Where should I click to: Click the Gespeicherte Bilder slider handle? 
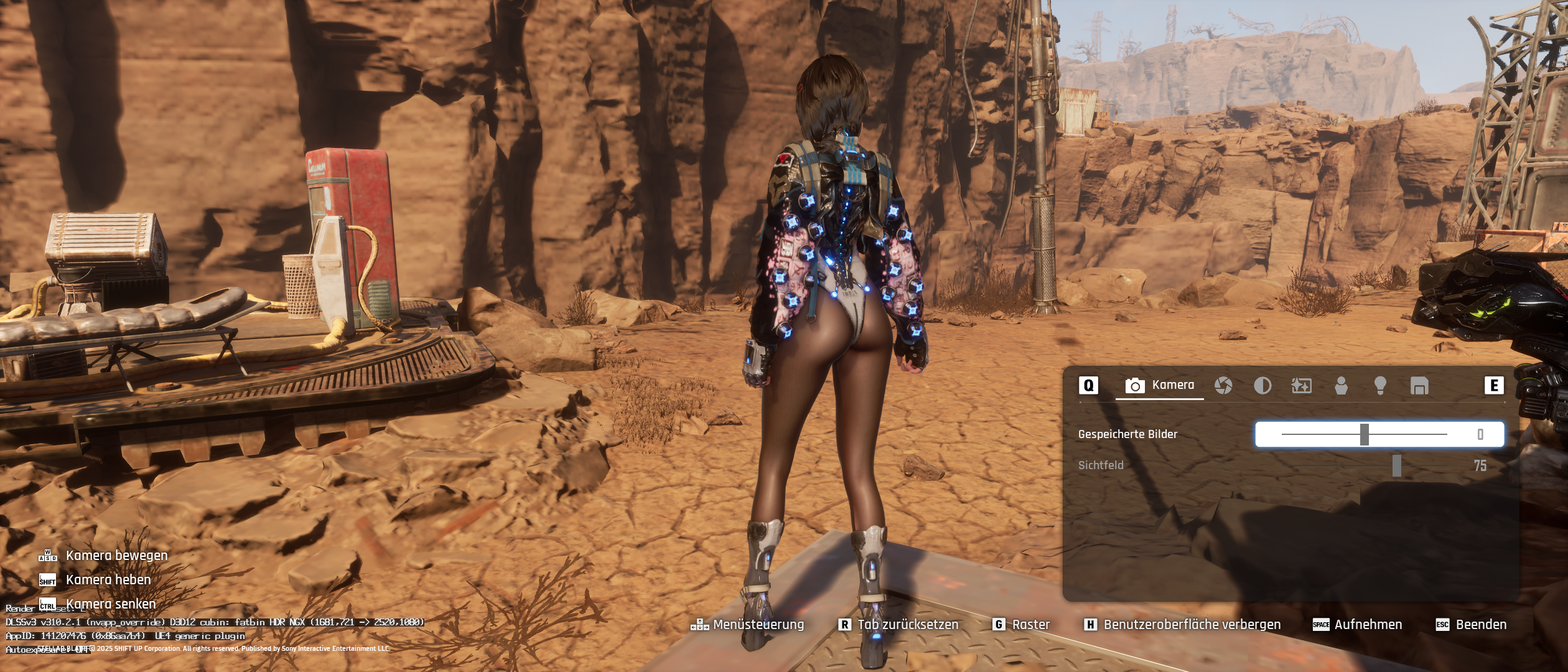[1365, 434]
